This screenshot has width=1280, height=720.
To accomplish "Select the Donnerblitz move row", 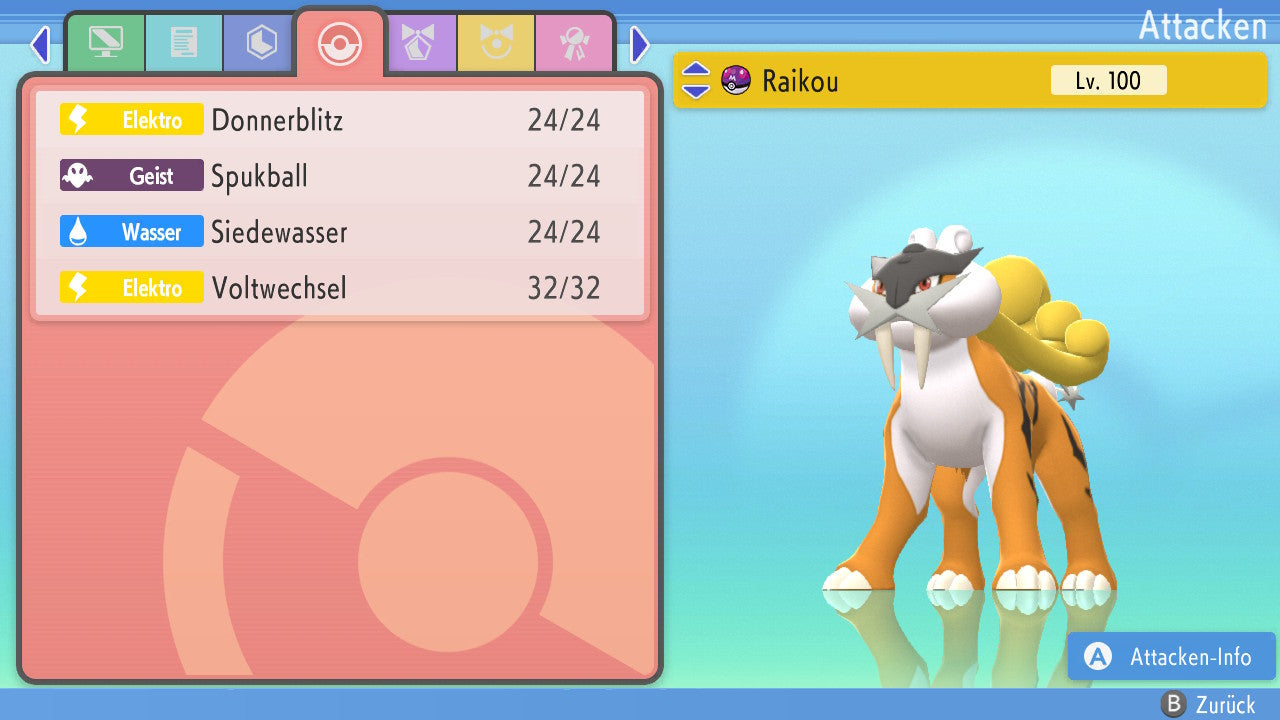I will (340, 120).
